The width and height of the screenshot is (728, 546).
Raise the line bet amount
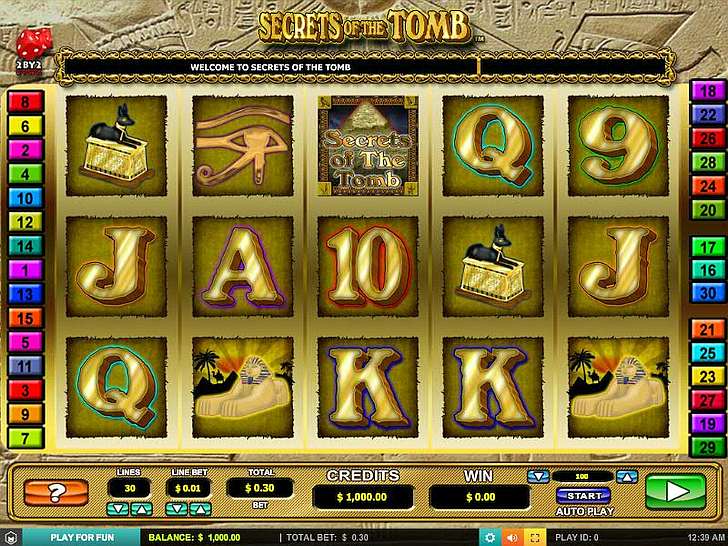tap(198, 509)
